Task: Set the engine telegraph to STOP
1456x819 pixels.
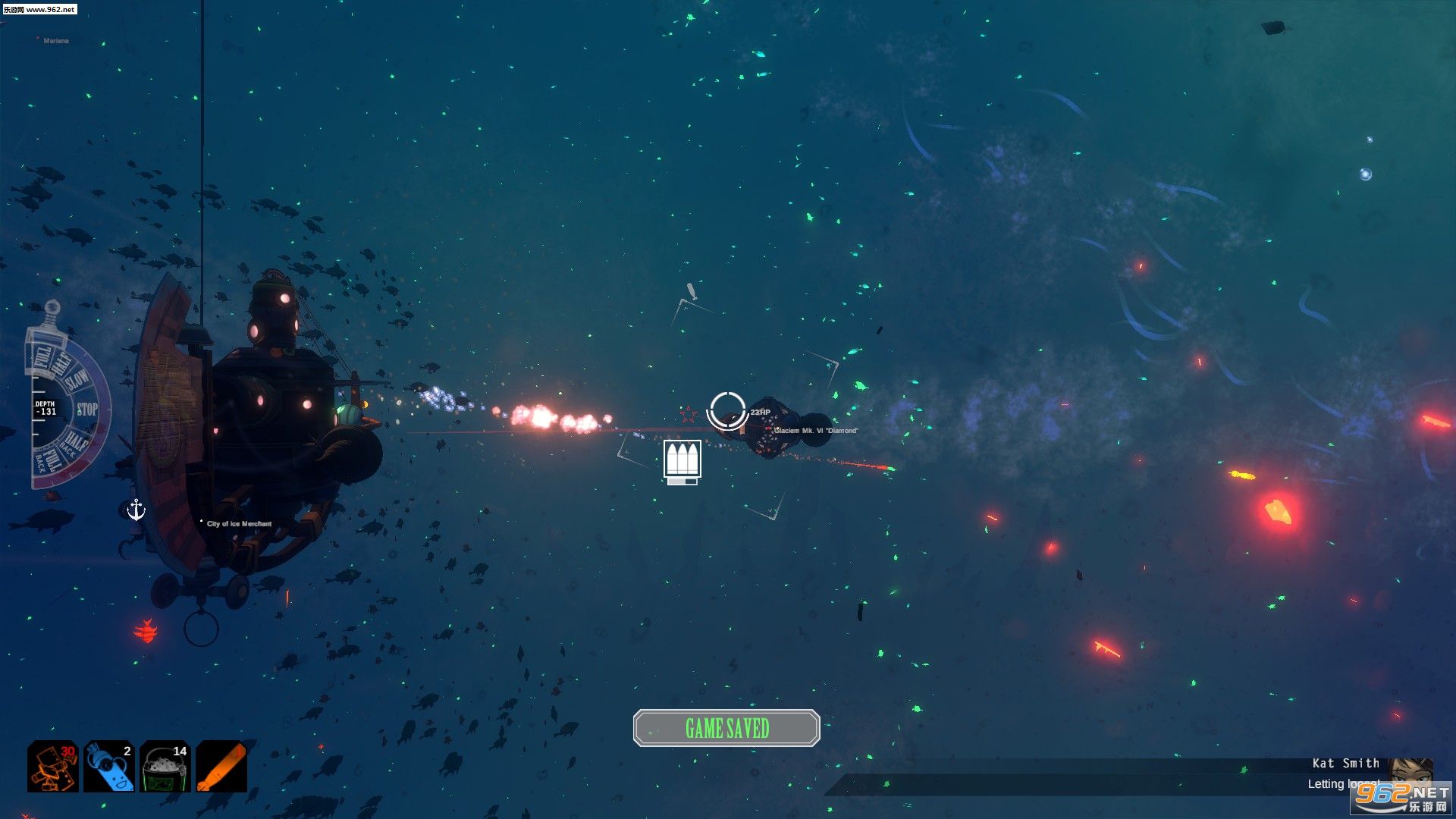Action: (x=87, y=409)
